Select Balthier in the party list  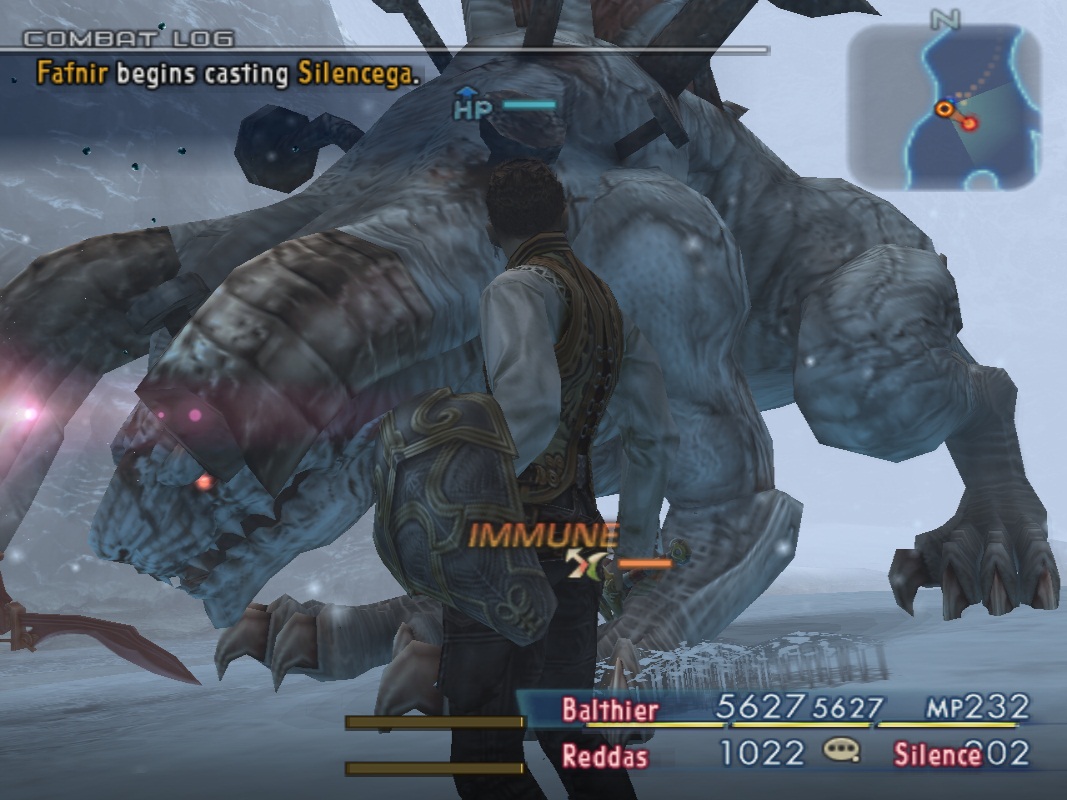click(x=610, y=710)
